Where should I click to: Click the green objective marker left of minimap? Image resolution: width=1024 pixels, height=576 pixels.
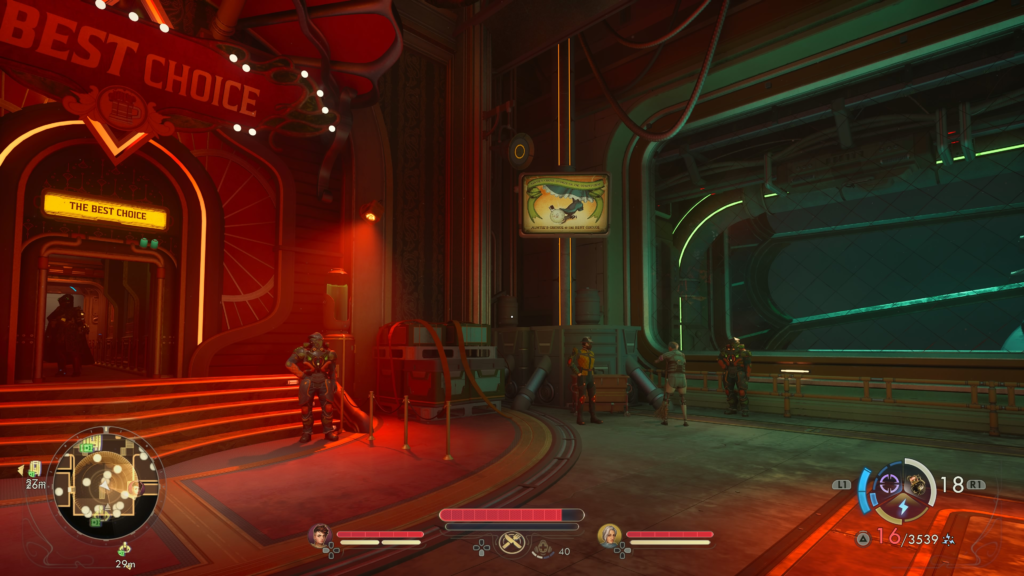(34, 469)
